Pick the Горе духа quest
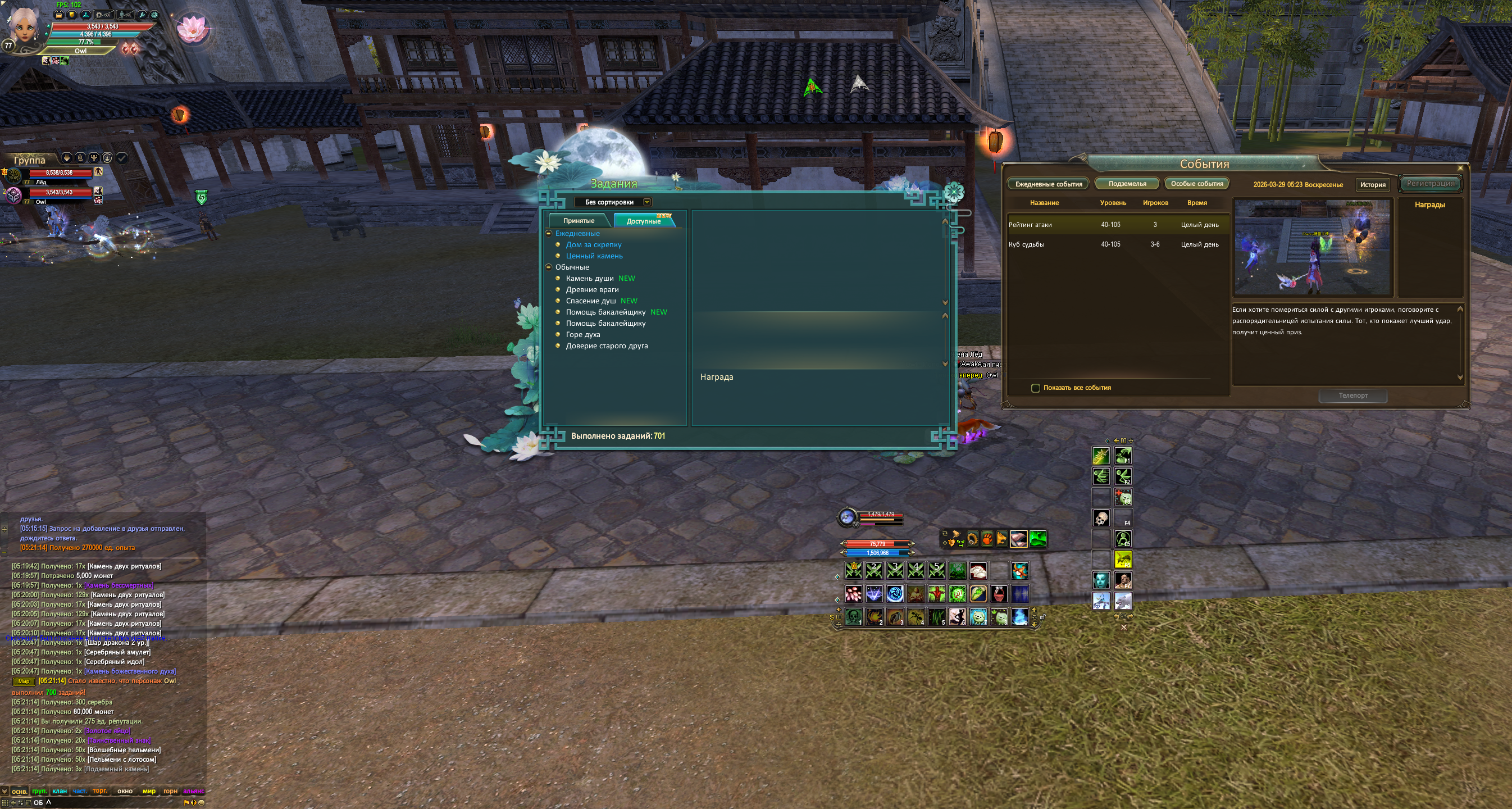 click(582, 335)
